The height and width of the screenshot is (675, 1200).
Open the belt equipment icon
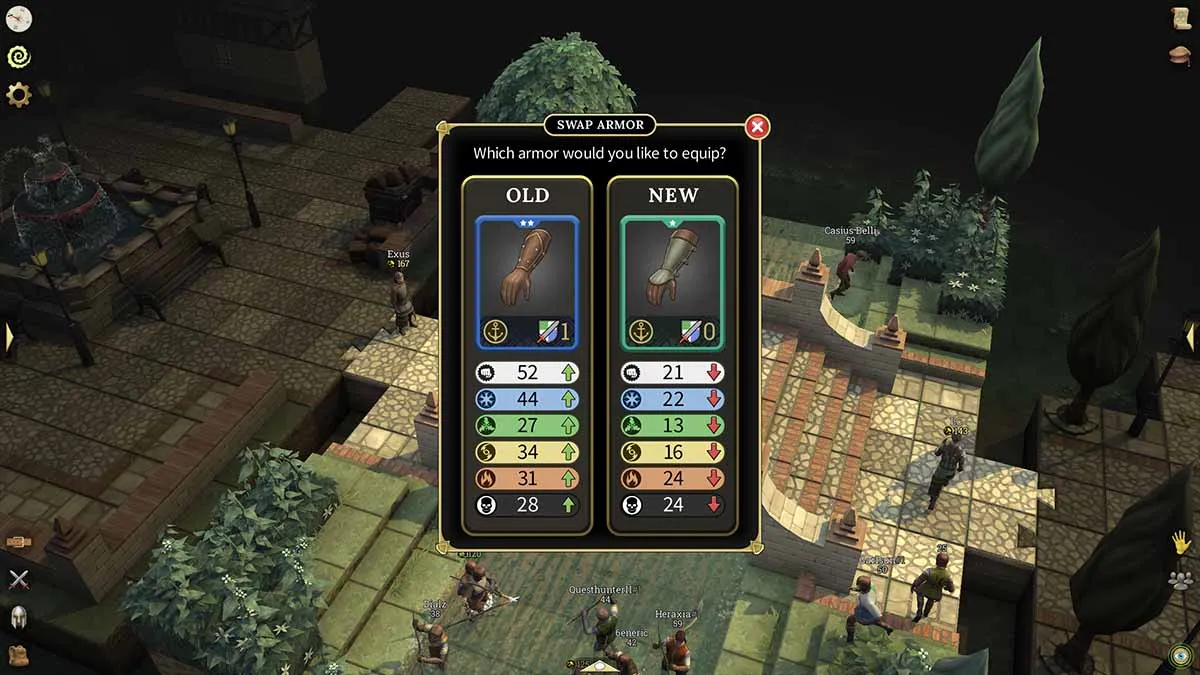click(19, 542)
